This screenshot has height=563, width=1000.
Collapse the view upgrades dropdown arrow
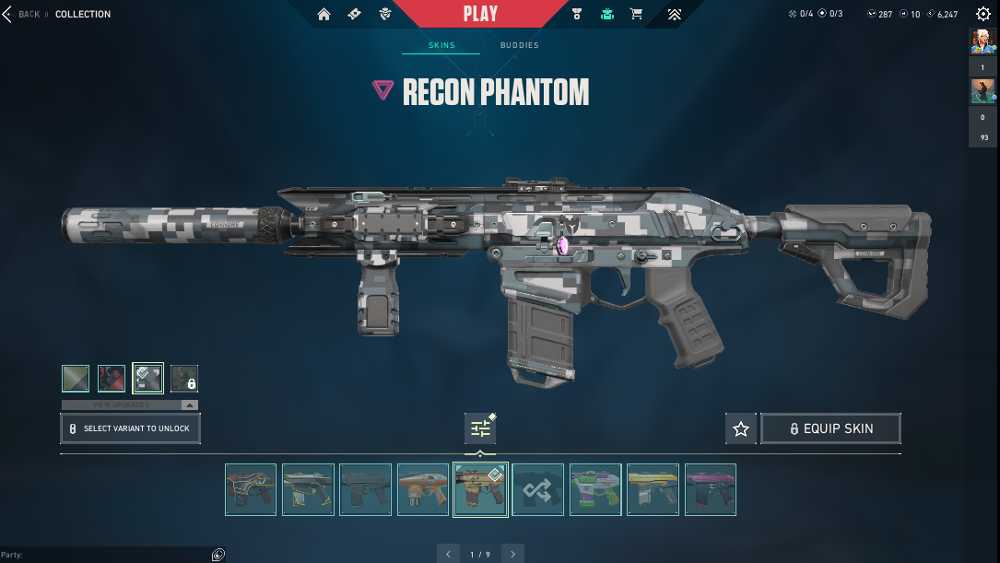click(x=188, y=405)
